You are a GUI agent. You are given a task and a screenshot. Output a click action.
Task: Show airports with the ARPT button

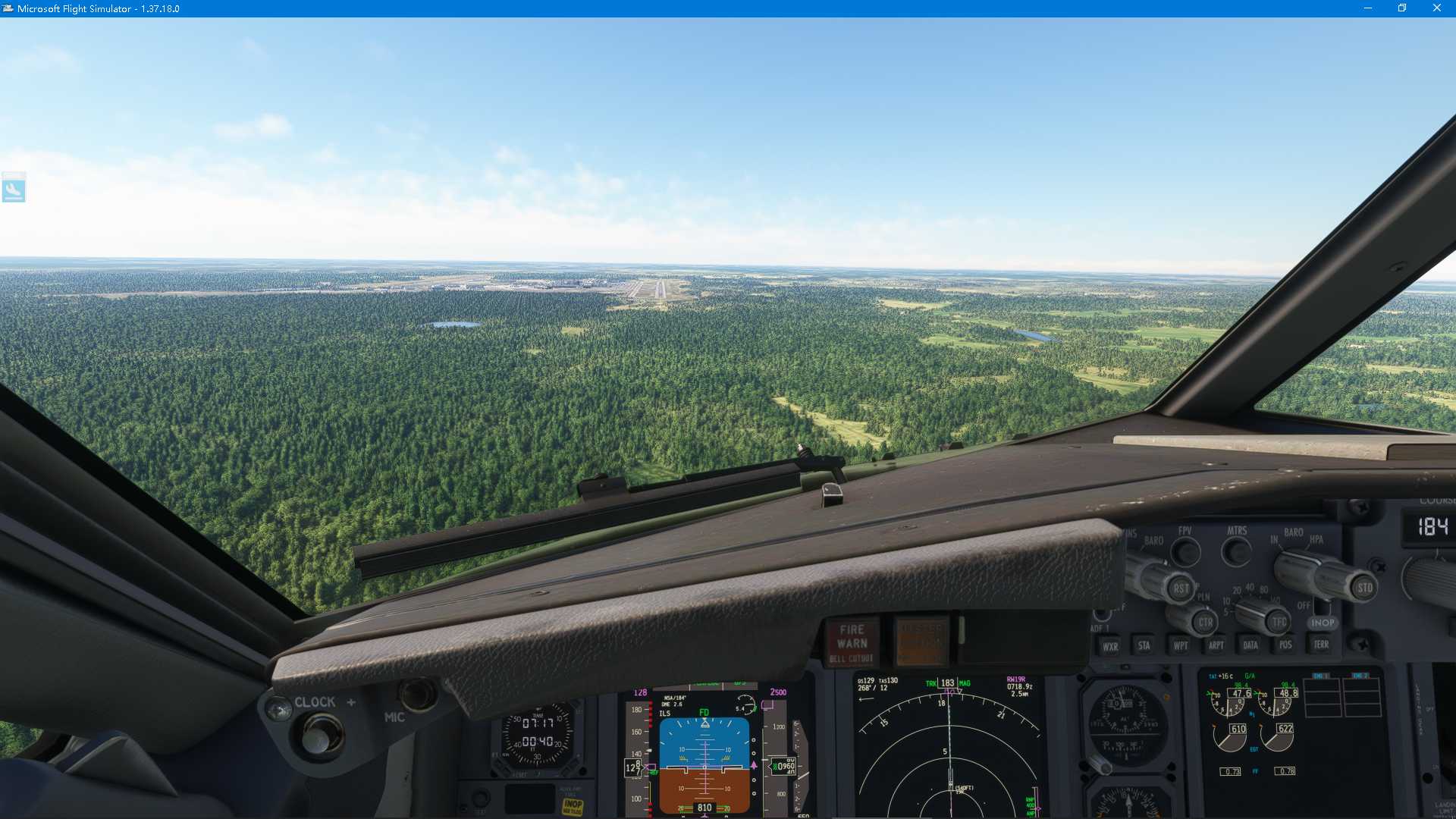1217,644
